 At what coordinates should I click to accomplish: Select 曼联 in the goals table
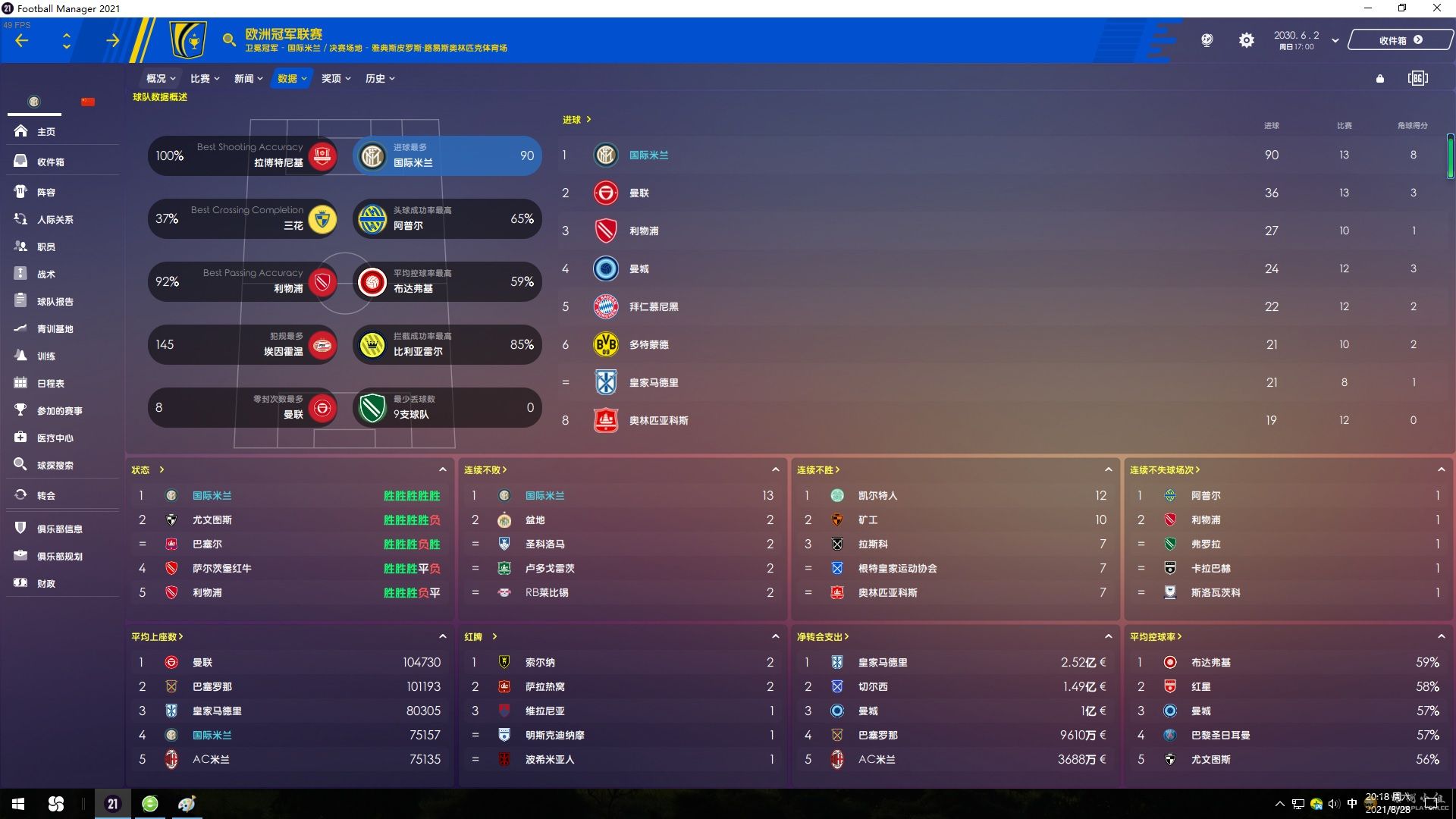click(x=639, y=193)
